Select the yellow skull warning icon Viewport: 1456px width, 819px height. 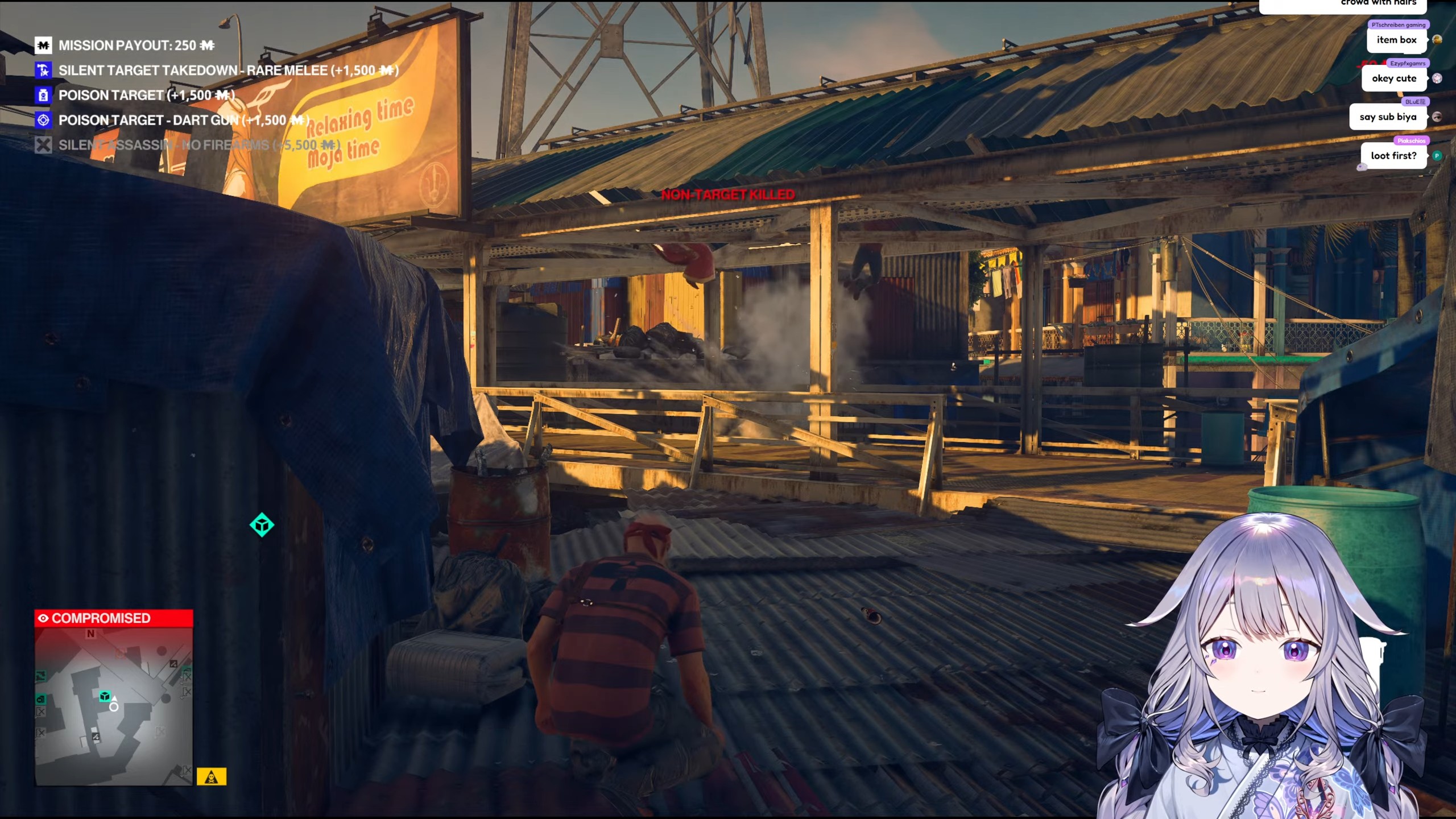(212, 776)
